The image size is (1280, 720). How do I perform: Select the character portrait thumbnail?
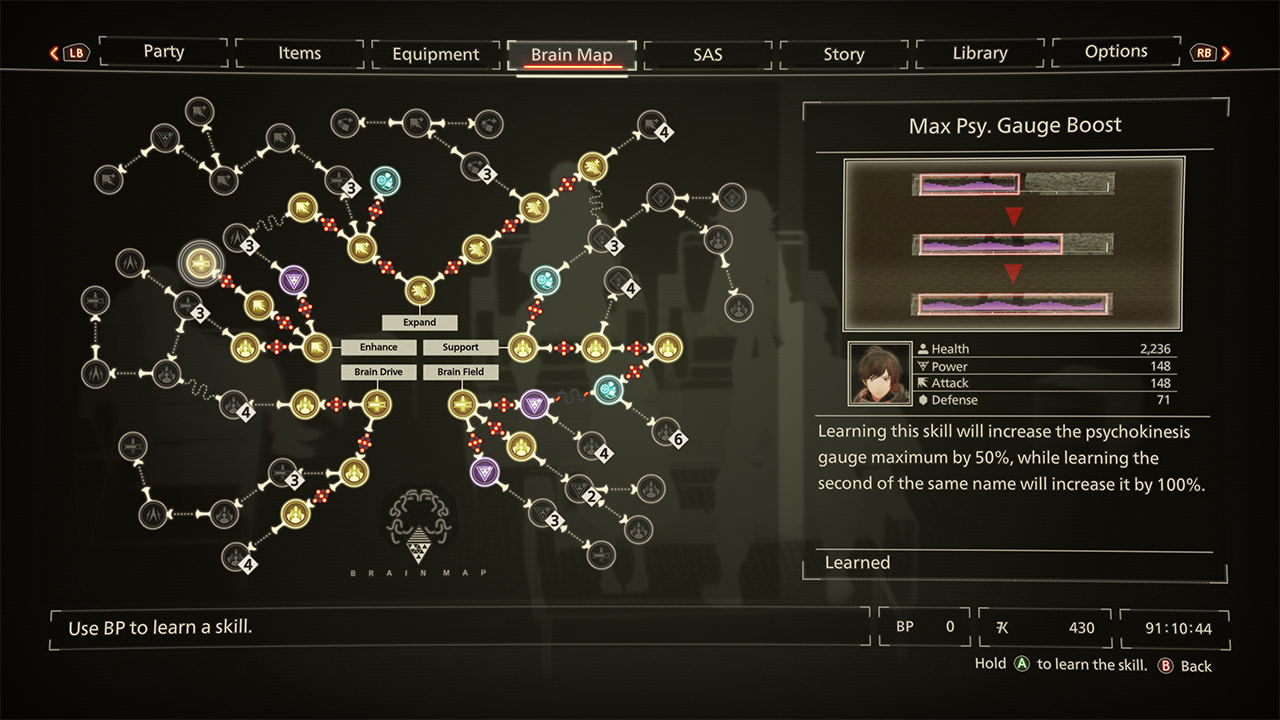pos(878,374)
